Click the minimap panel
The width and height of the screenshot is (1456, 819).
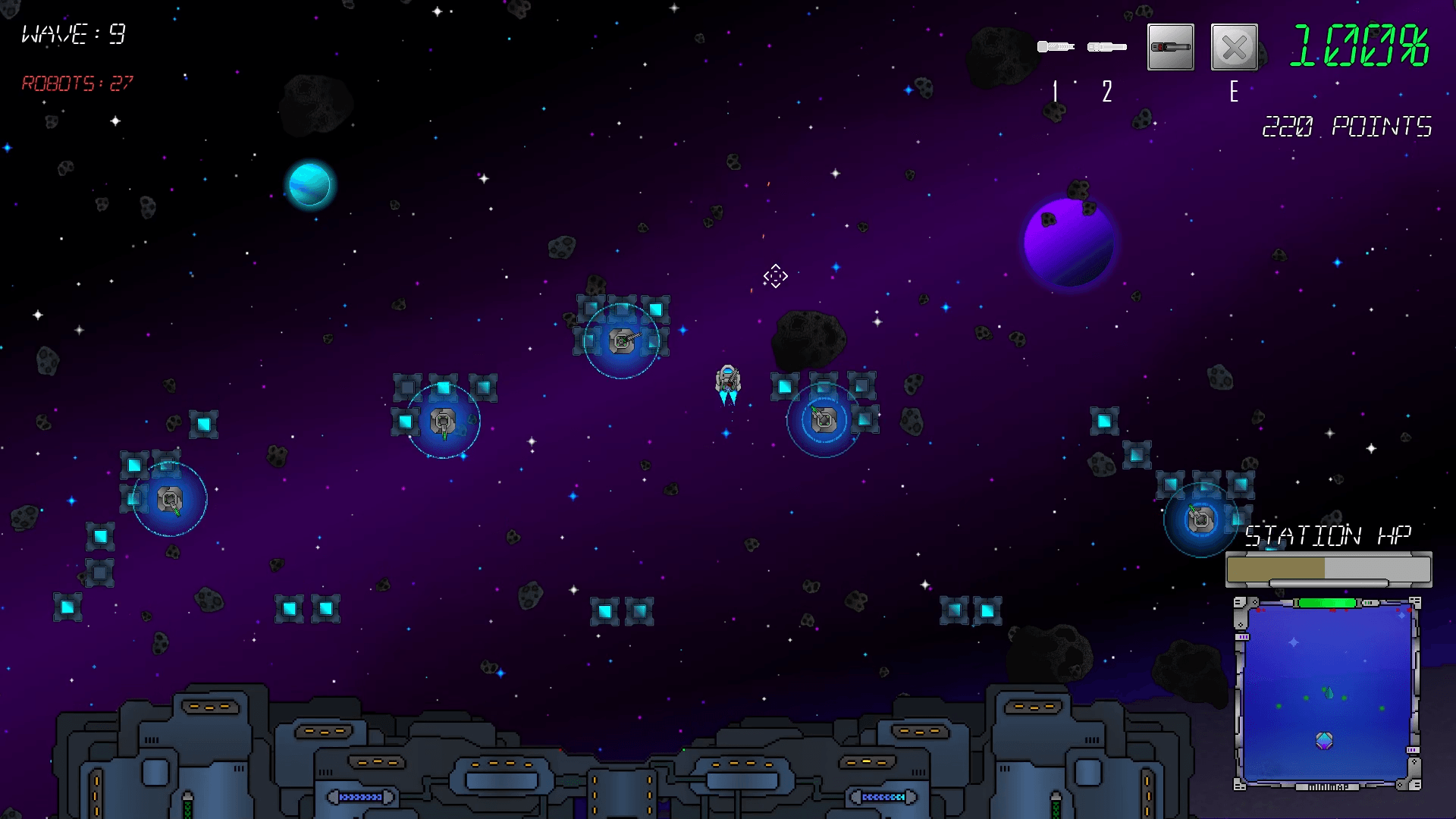pos(1327,692)
